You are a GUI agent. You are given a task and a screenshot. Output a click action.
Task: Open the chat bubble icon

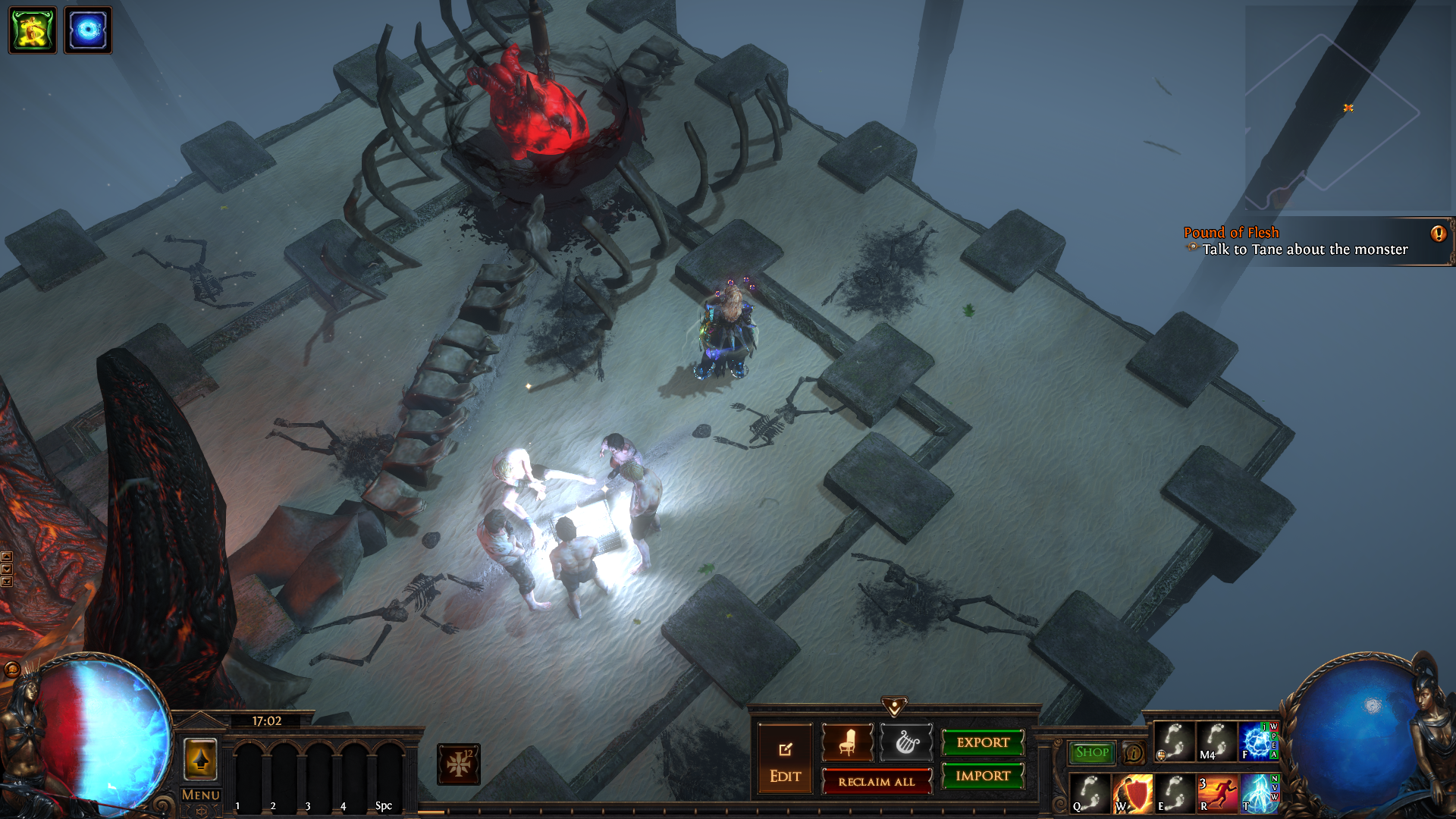pyautogui.click(x=12, y=669)
